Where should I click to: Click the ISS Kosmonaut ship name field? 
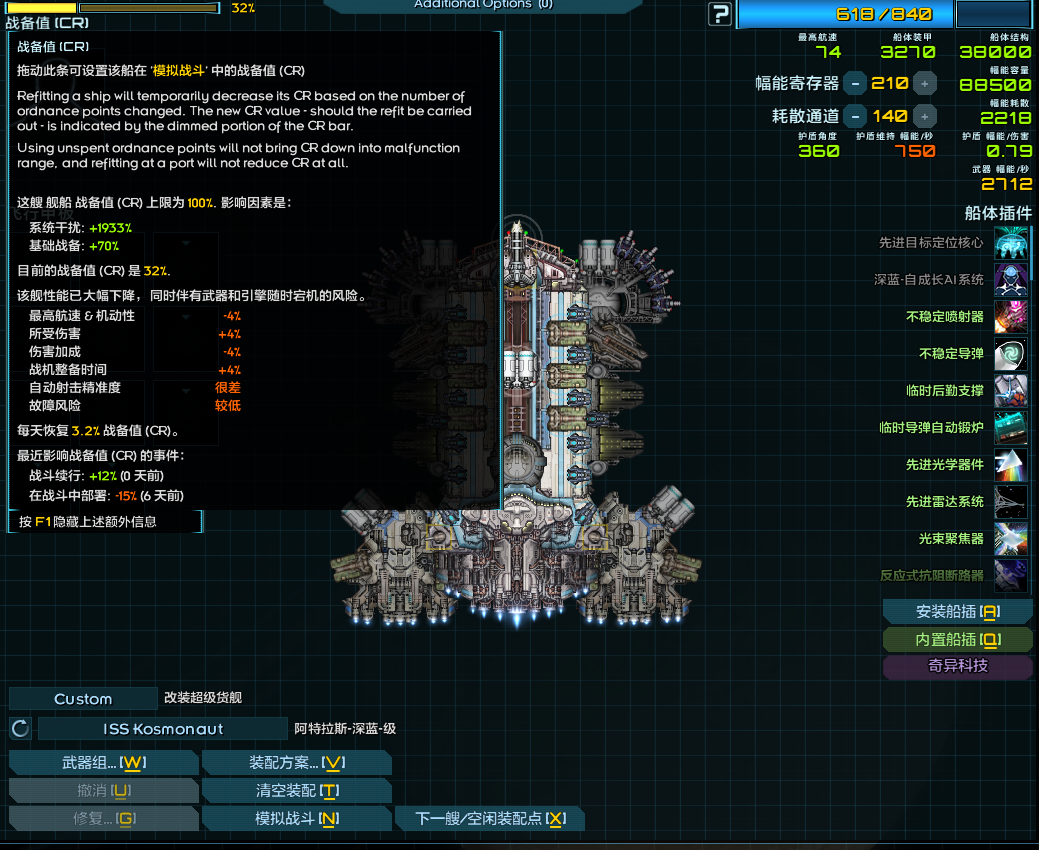pyautogui.click(x=163, y=729)
